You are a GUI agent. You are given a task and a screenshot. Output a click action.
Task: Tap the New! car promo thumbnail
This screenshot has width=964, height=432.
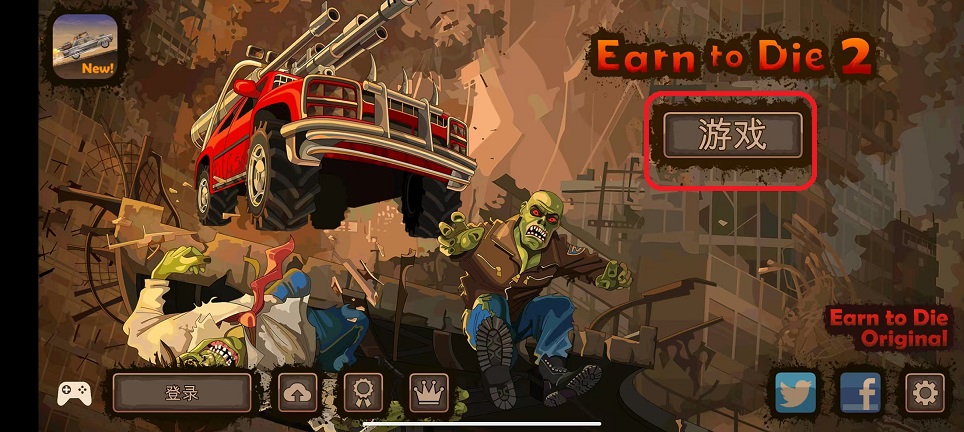pos(84,47)
